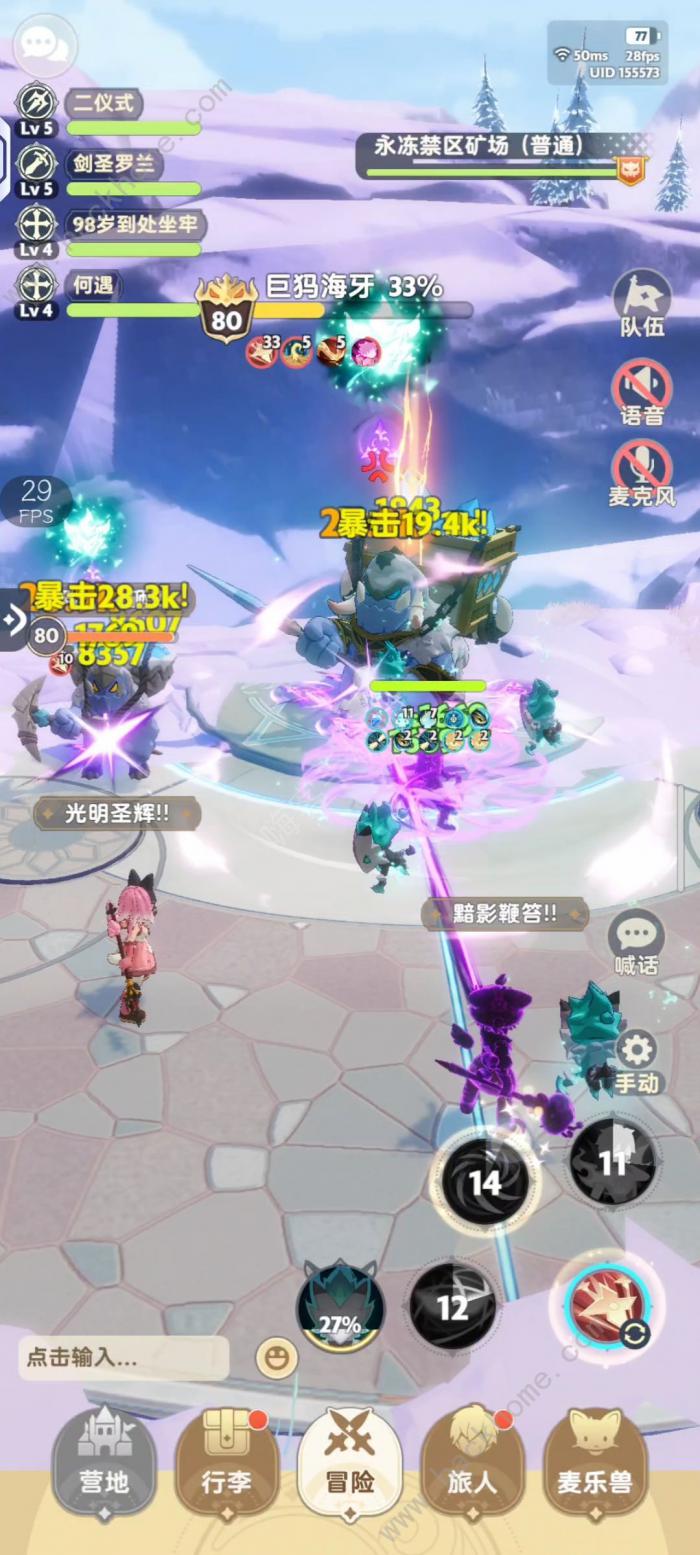This screenshot has height=1555, width=700.
Task: Activate the skill showing cooldown 14
Action: pos(485,1183)
